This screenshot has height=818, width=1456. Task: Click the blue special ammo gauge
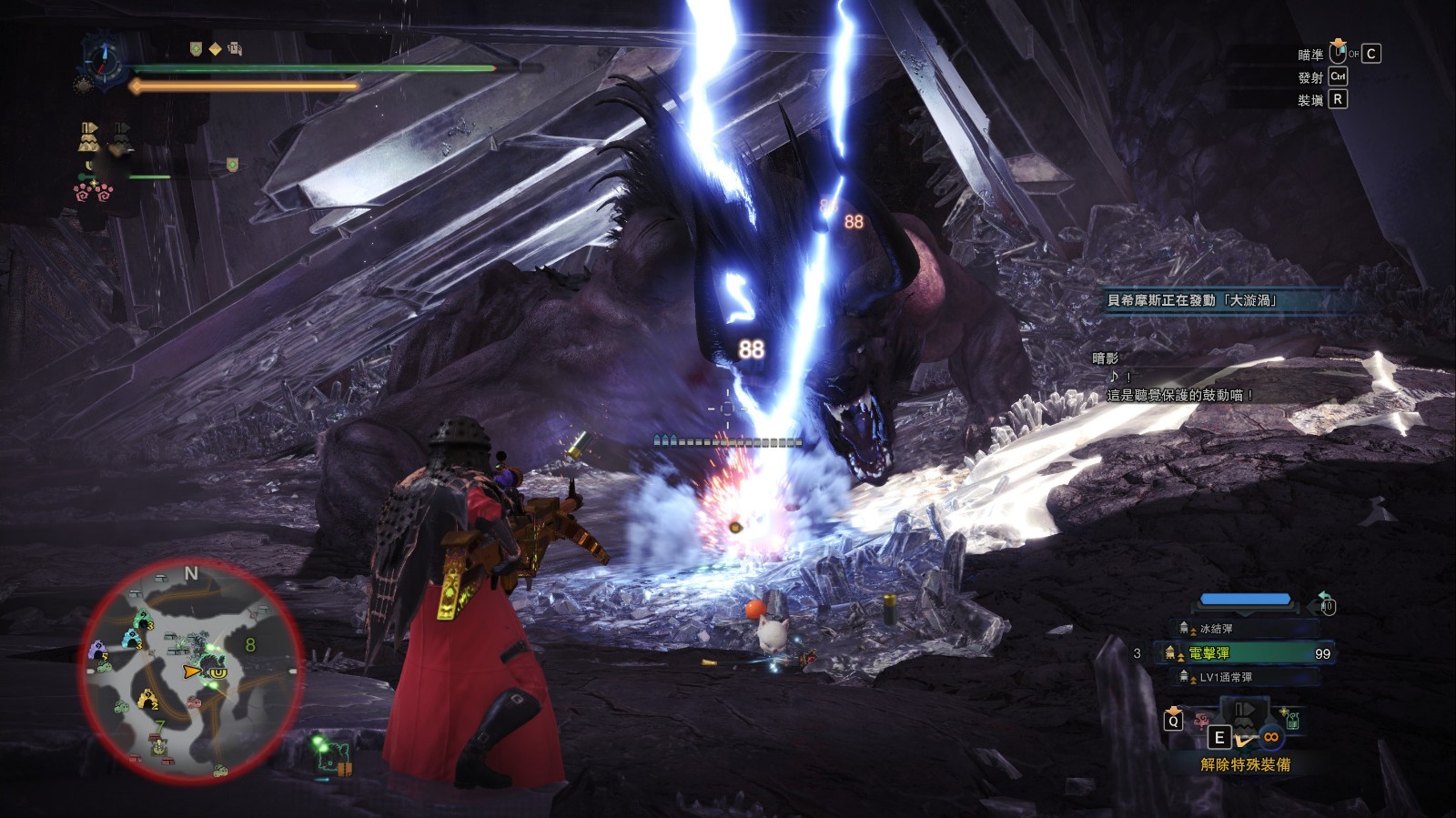(x=1245, y=600)
